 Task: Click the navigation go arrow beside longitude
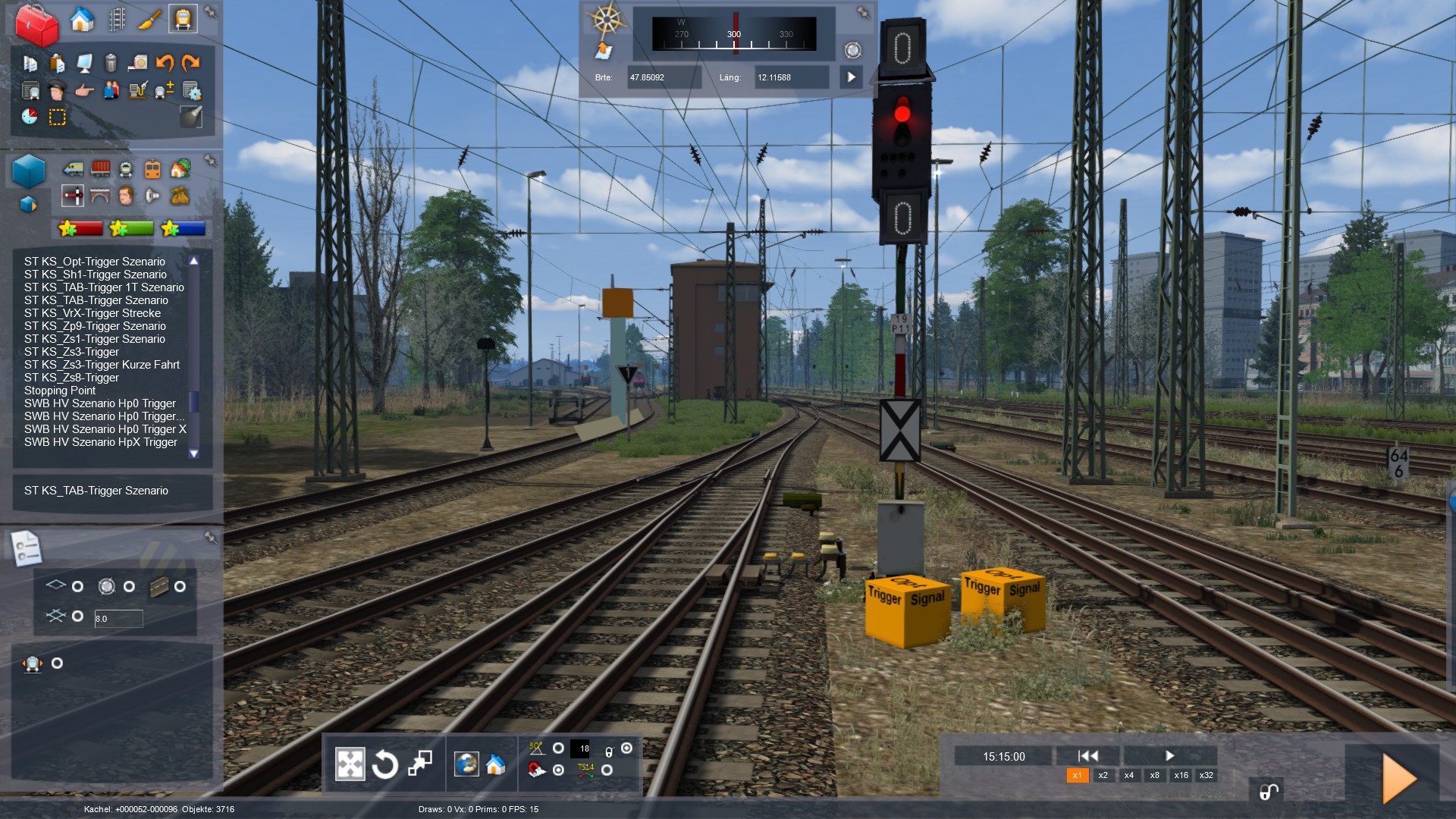[x=851, y=77]
